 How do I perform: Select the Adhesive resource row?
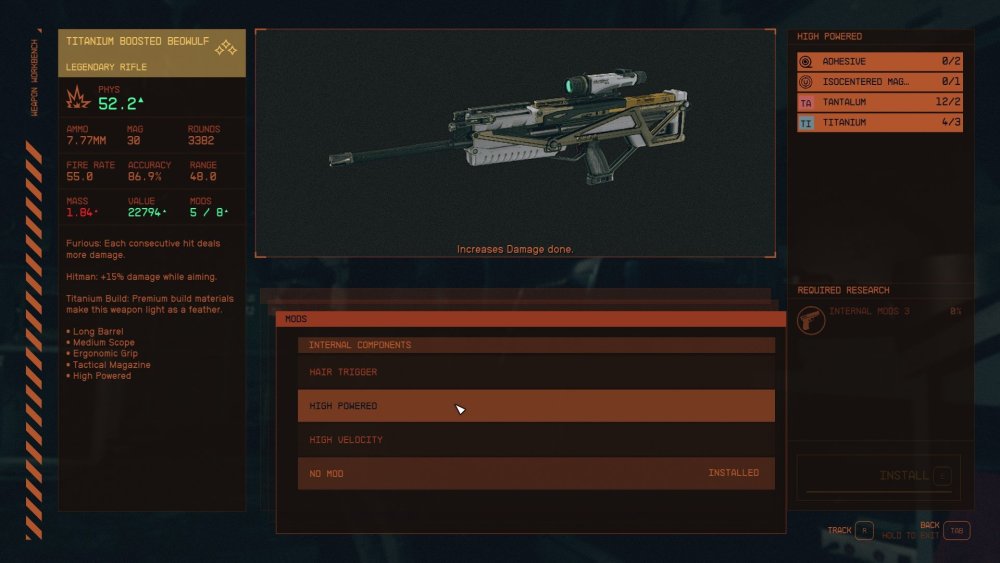point(879,61)
